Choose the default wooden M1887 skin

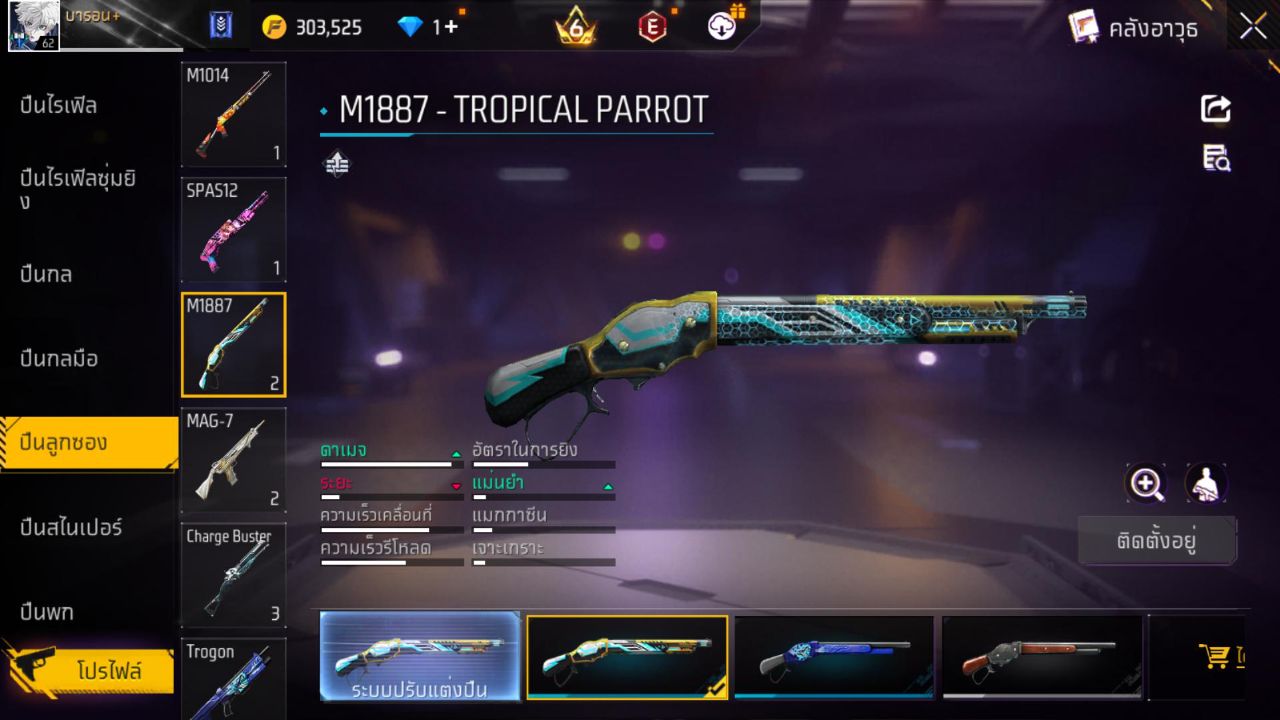click(1042, 656)
